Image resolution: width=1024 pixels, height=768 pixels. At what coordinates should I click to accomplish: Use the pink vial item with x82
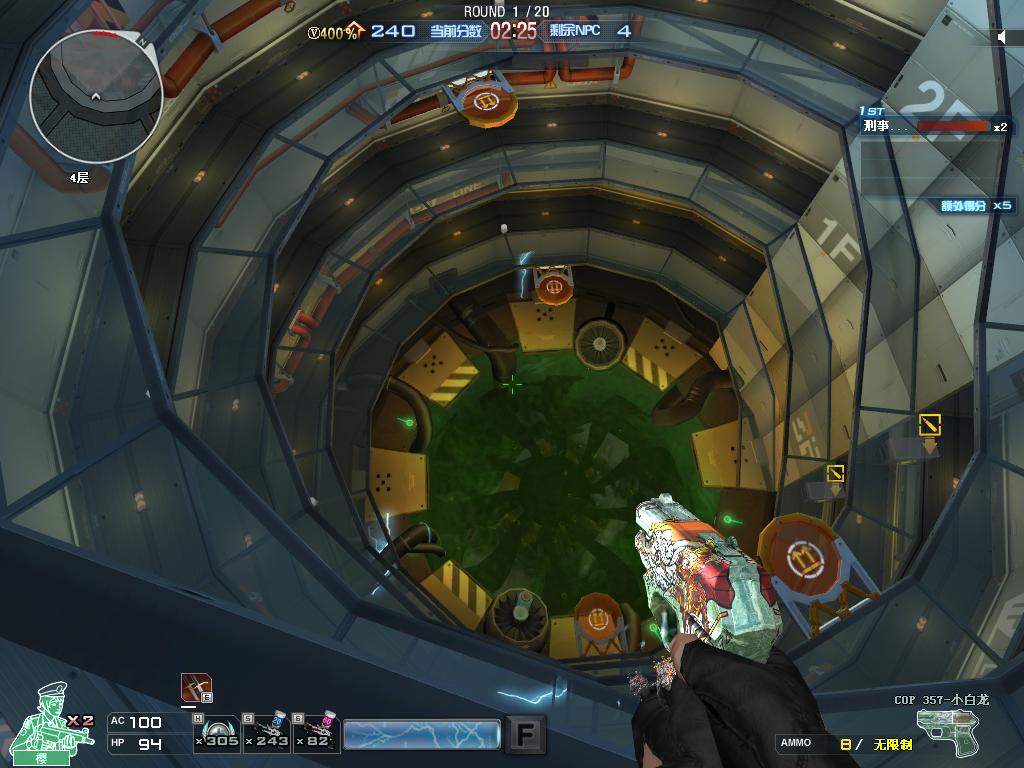(316, 733)
